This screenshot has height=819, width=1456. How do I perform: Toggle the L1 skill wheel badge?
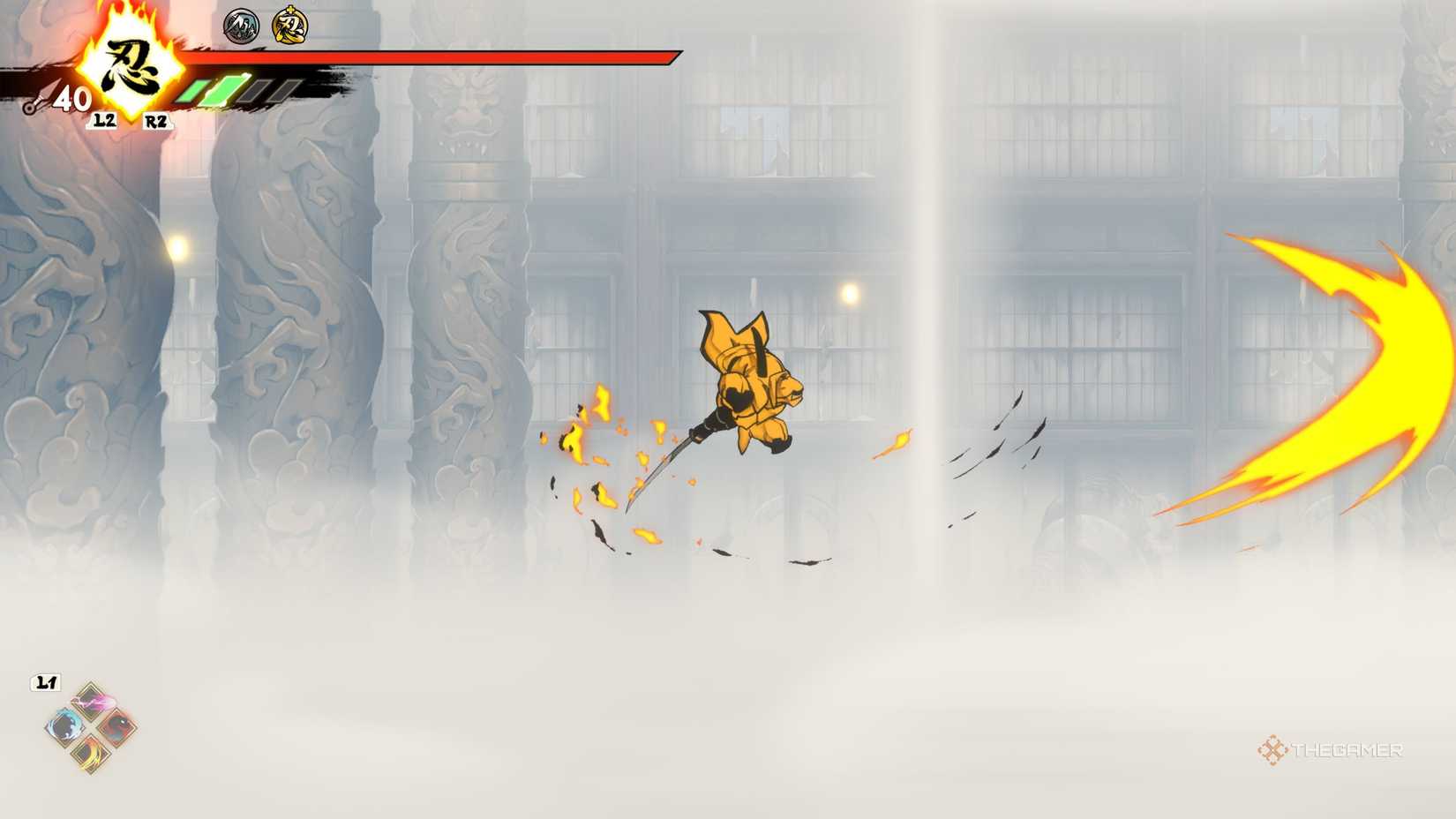pyautogui.click(x=45, y=681)
